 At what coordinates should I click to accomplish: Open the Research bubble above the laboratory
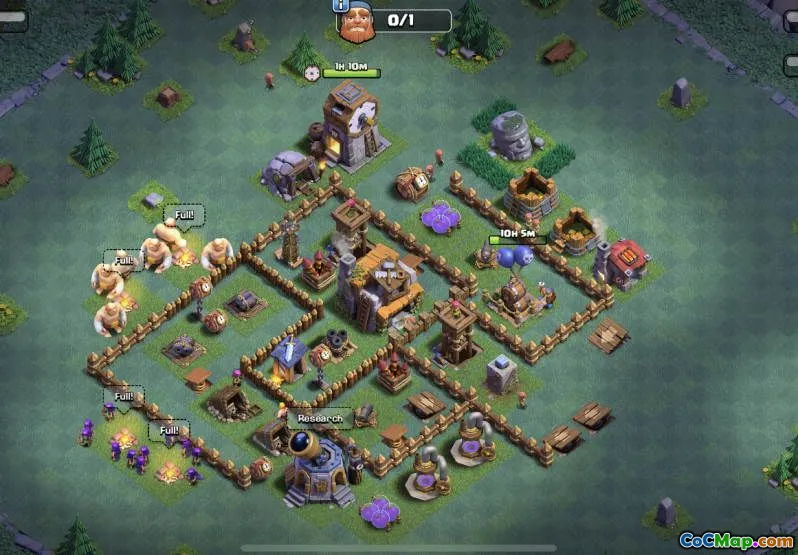pyautogui.click(x=320, y=418)
